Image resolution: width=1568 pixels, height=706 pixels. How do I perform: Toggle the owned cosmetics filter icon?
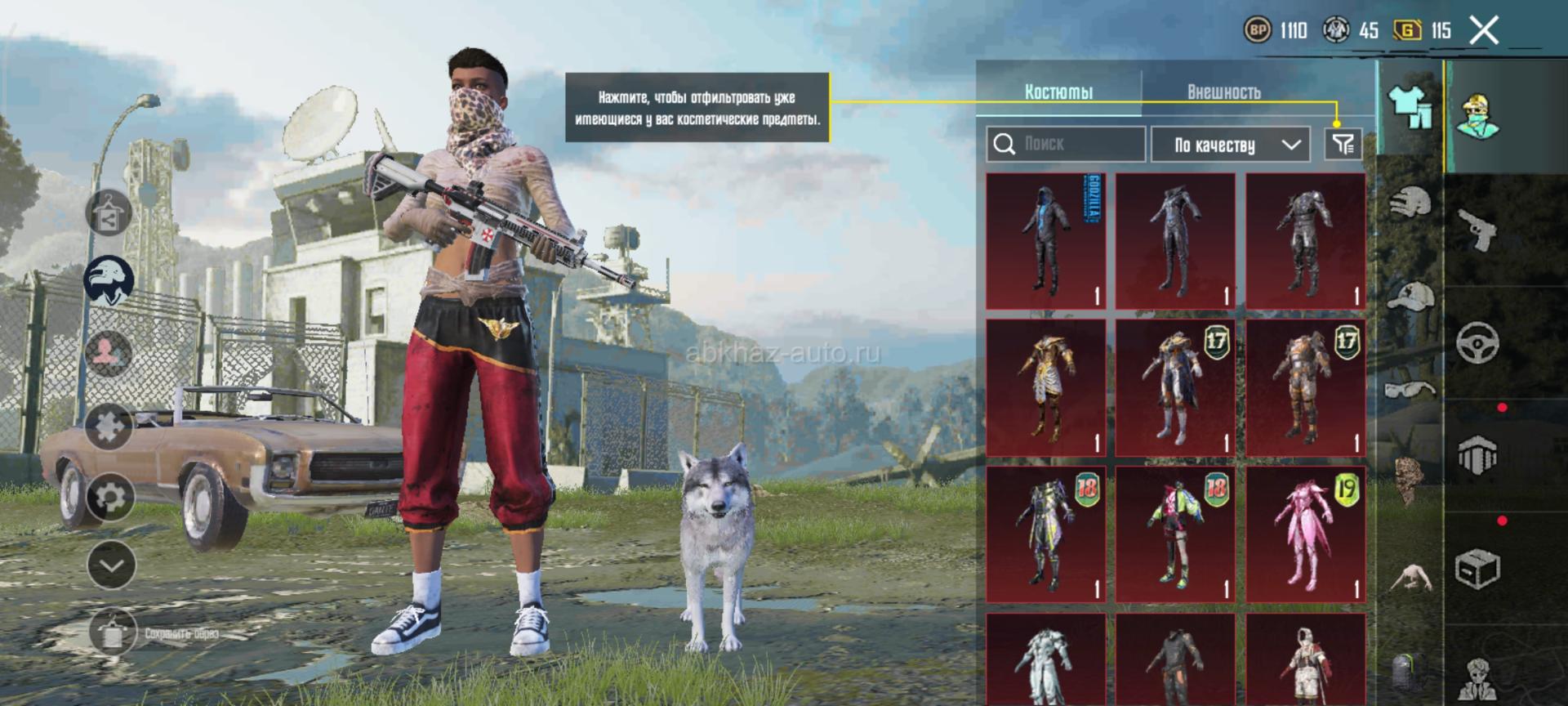(1343, 145)
